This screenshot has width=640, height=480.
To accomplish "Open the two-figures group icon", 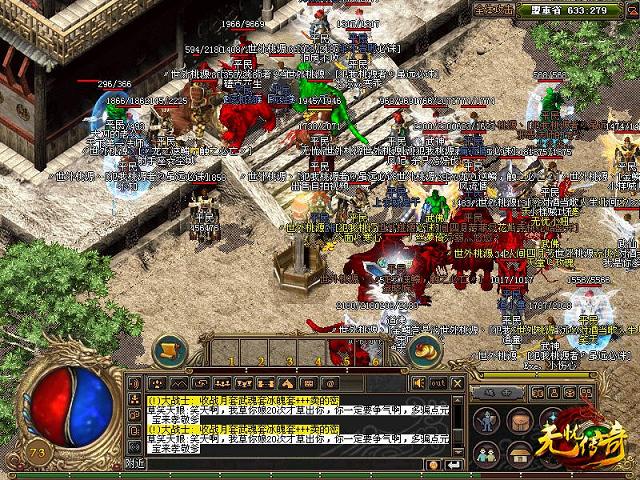I will [x=485, y=454].
